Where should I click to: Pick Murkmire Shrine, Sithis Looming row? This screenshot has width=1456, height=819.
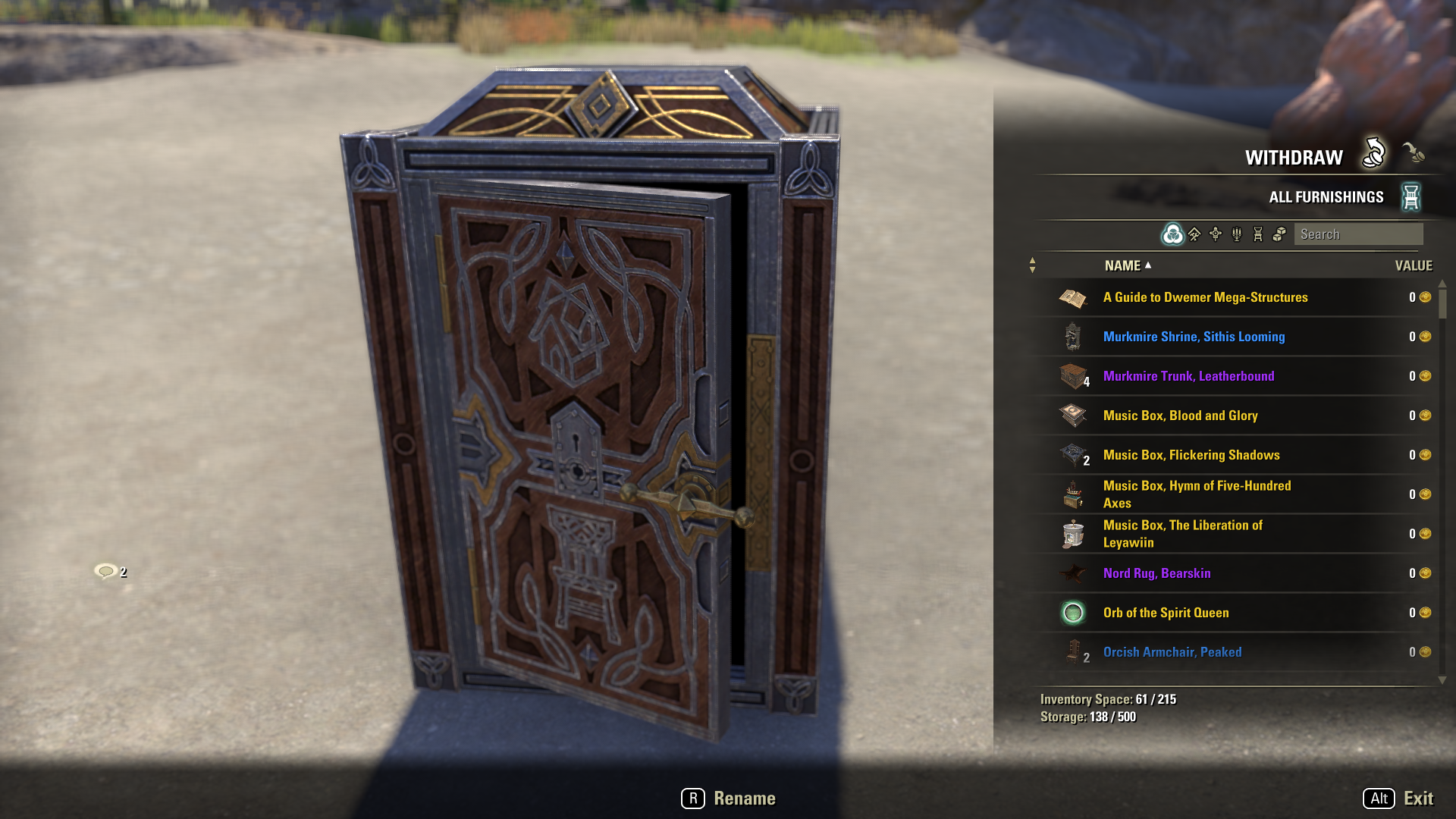pyautogui.click(x=1194, y=337)
